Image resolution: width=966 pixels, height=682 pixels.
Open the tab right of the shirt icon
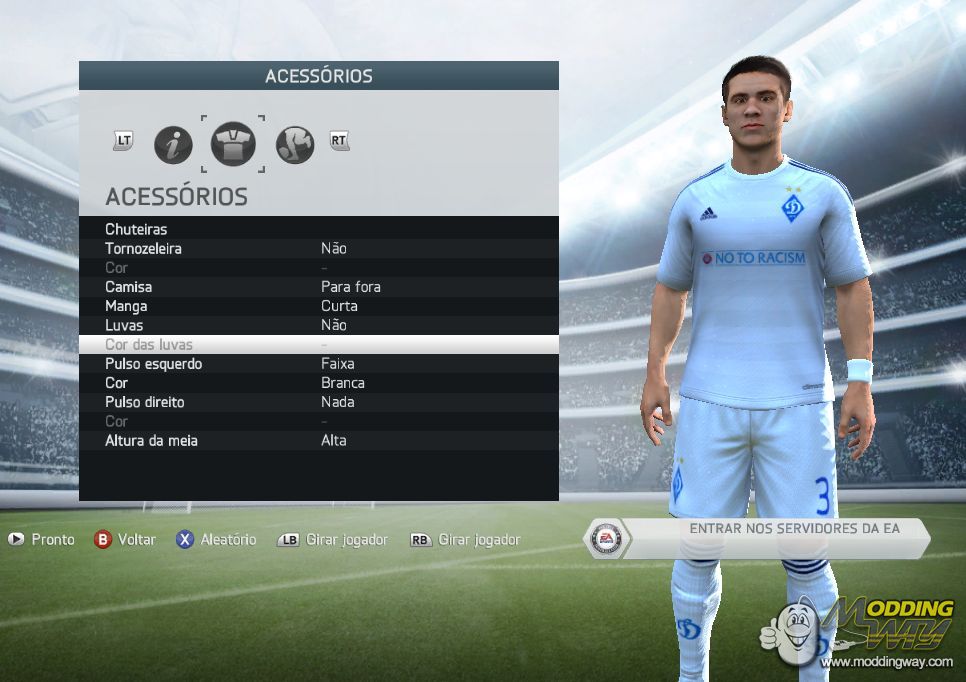point(295,145)
